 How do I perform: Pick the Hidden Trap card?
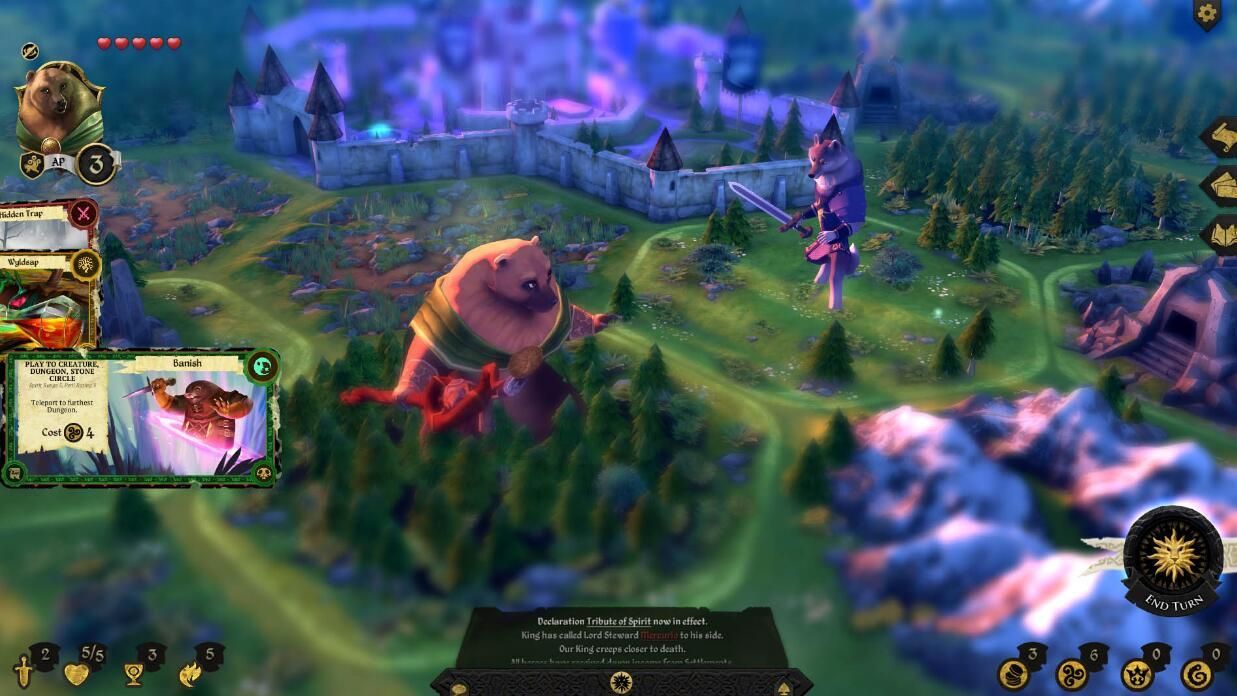point(45,225)
